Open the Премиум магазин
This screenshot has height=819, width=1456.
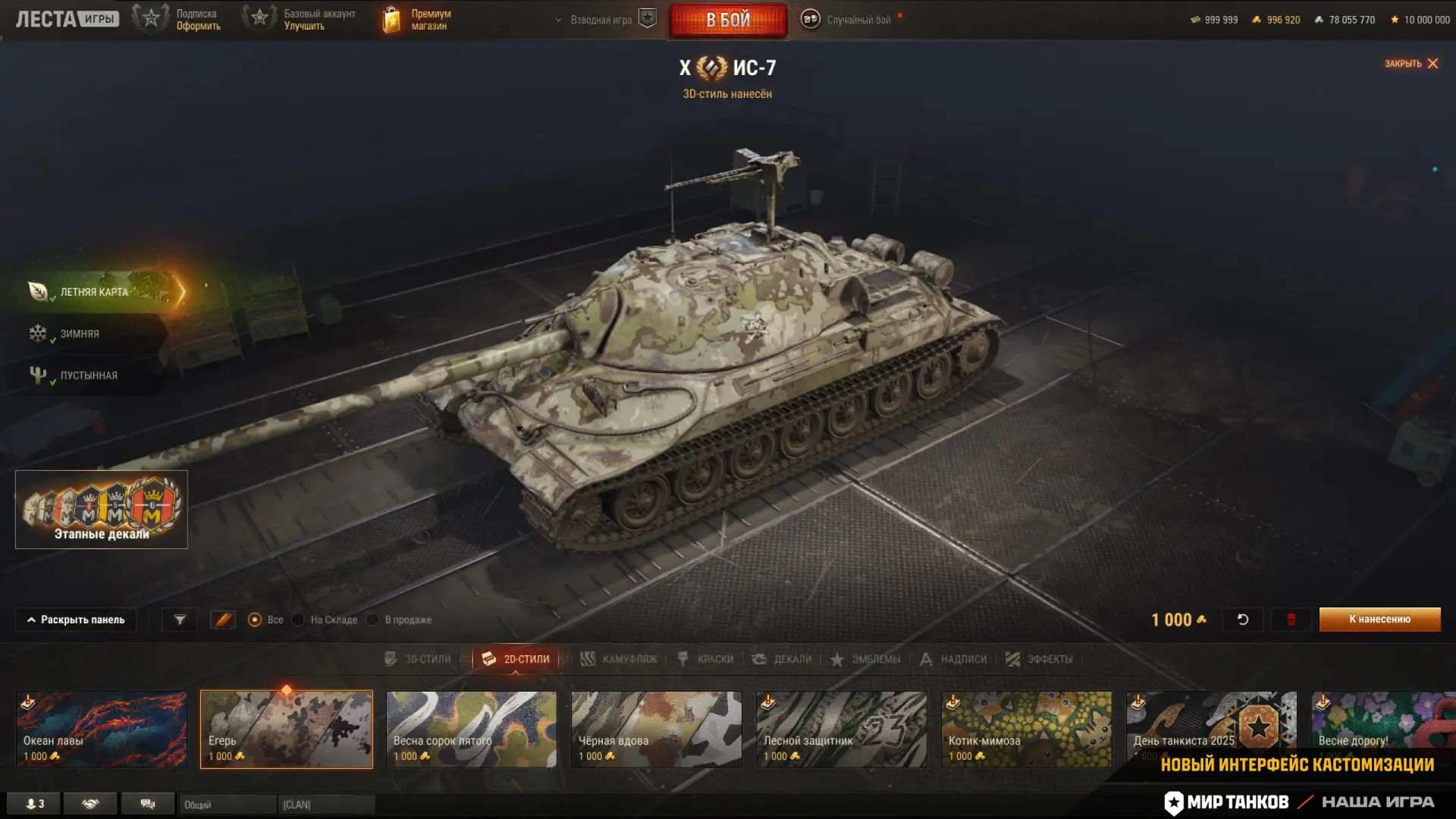click(x=417, y=20)
